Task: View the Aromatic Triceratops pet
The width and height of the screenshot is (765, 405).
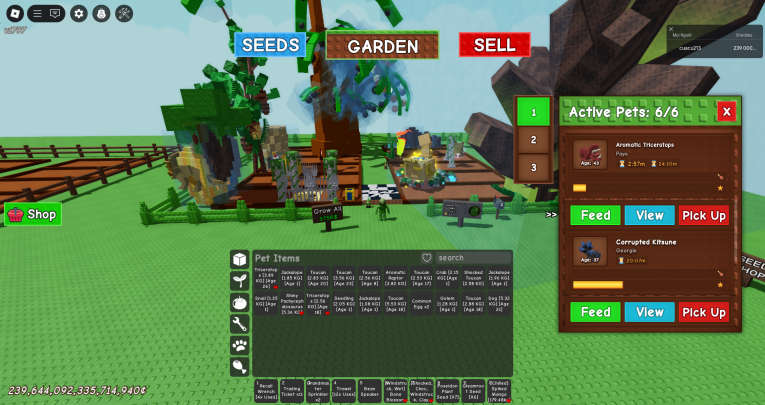Action: pyautogui.click(x=649, y=215)
